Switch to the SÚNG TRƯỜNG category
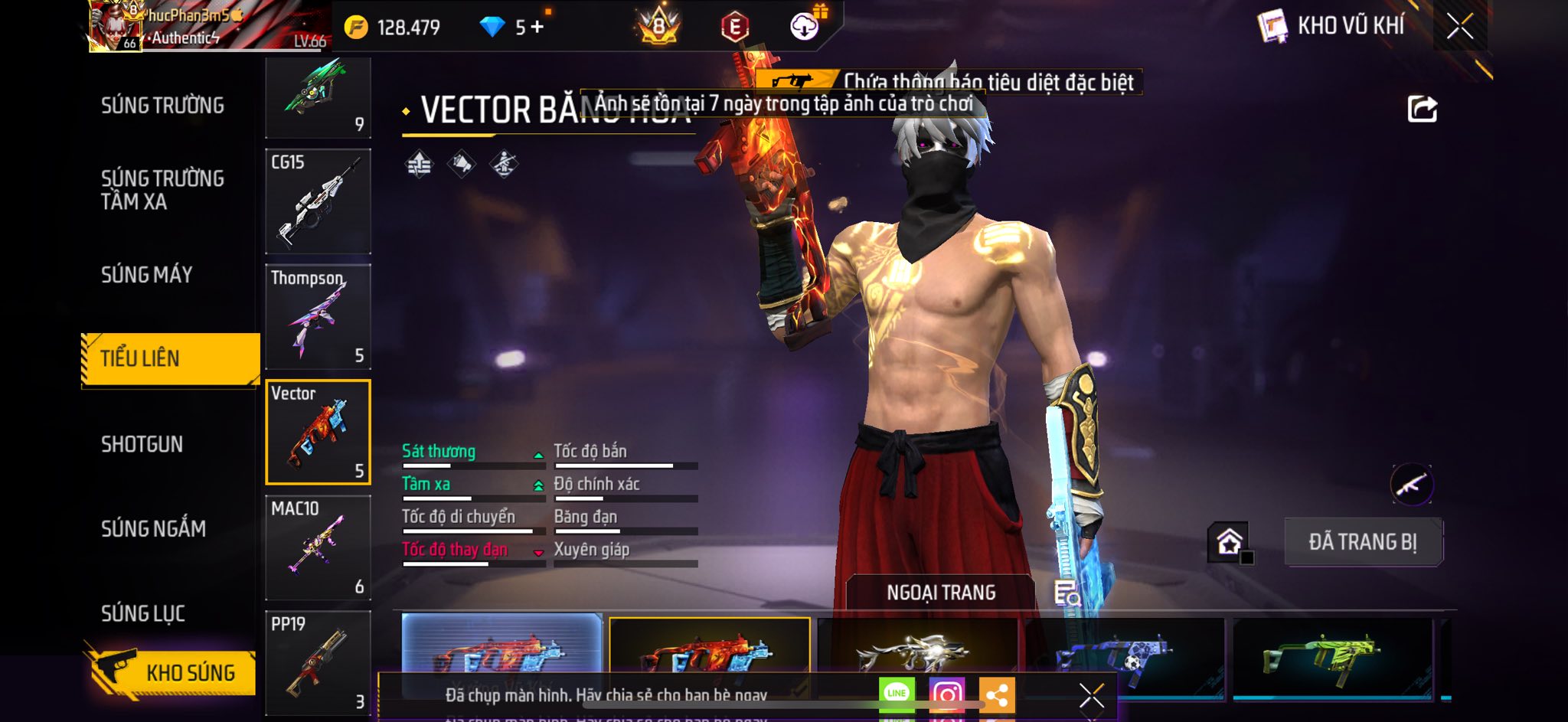This screenshot has width=1568, height=722. [x=162, y=106]
